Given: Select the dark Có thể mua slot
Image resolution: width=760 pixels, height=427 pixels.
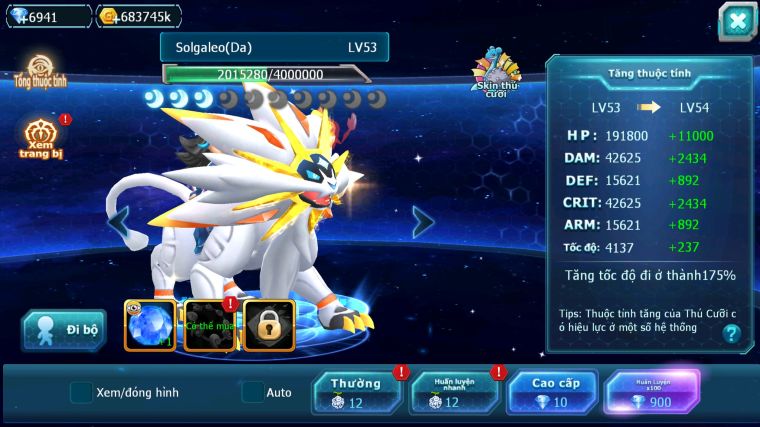Looking at the screenshot, I should 210,326.
